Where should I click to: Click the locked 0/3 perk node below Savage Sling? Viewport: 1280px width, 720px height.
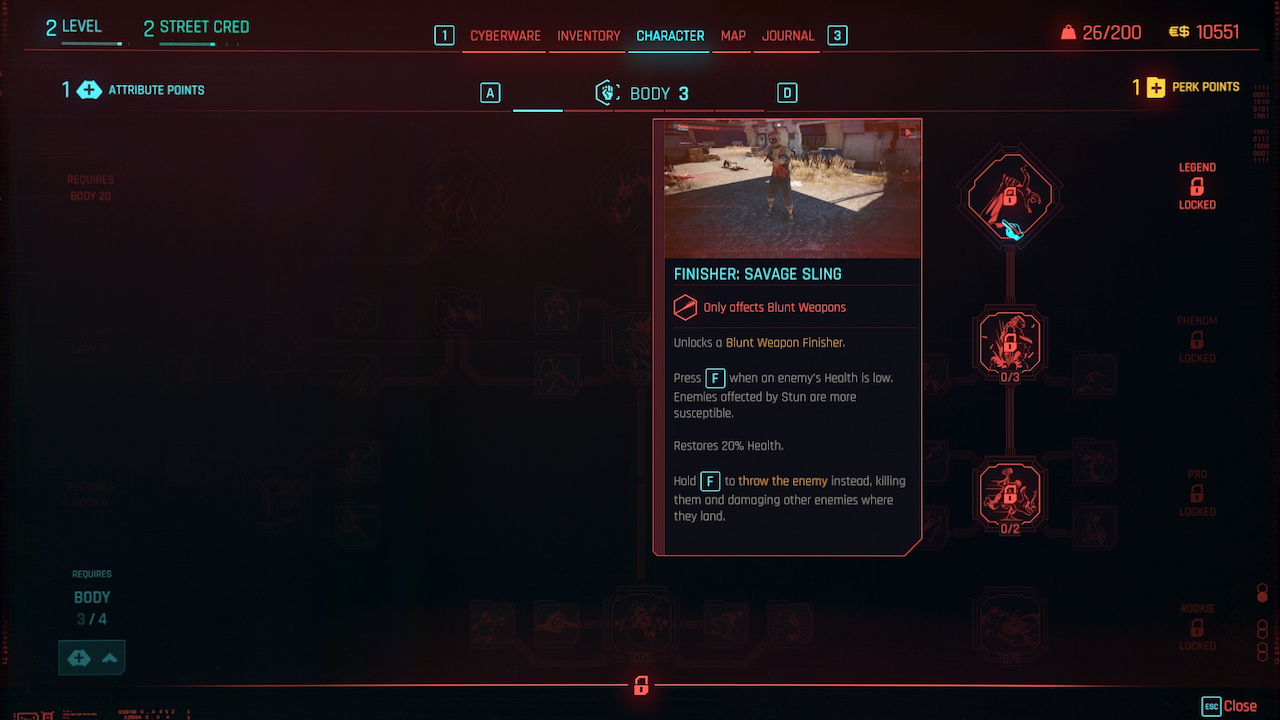coord(1009,341)
